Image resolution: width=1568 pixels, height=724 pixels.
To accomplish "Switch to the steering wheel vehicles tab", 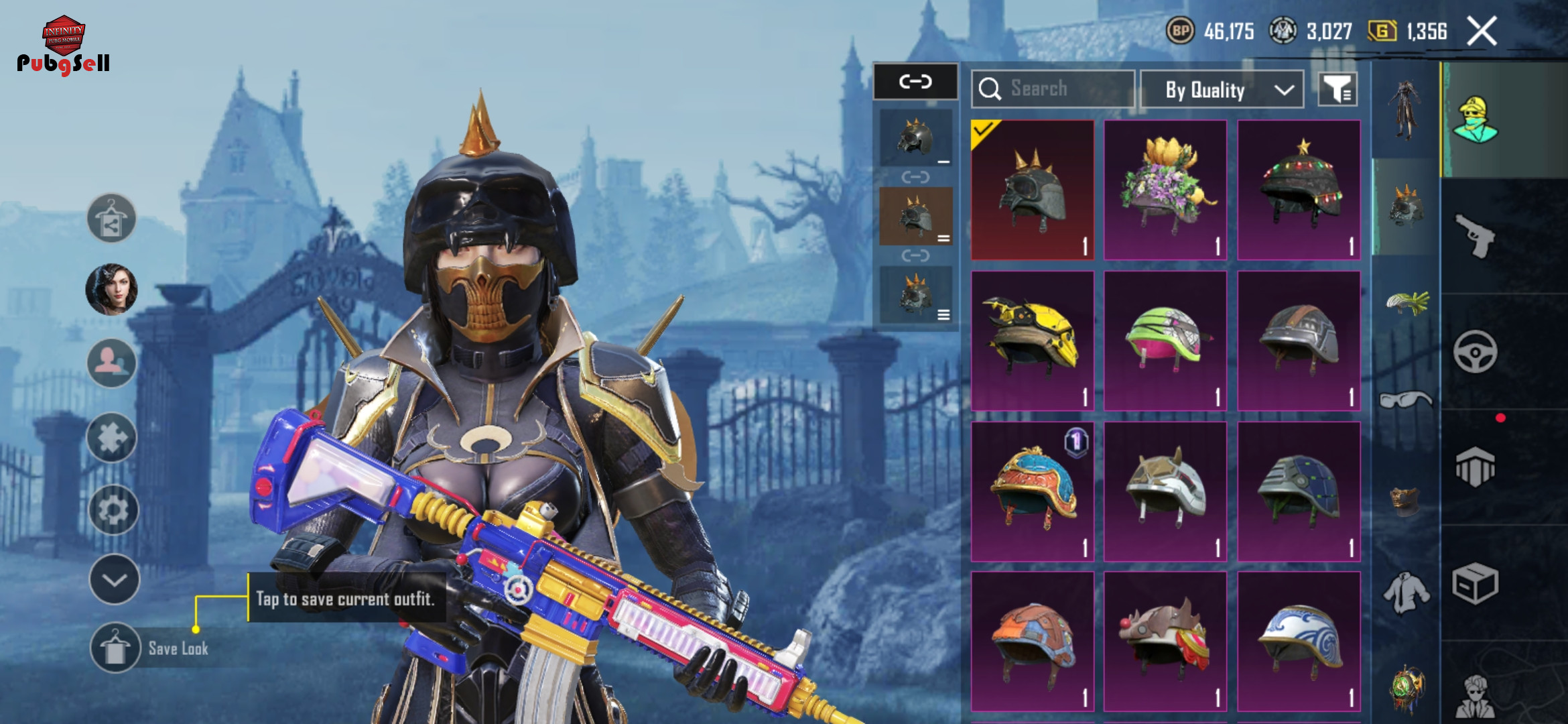I will point(1475,351).
